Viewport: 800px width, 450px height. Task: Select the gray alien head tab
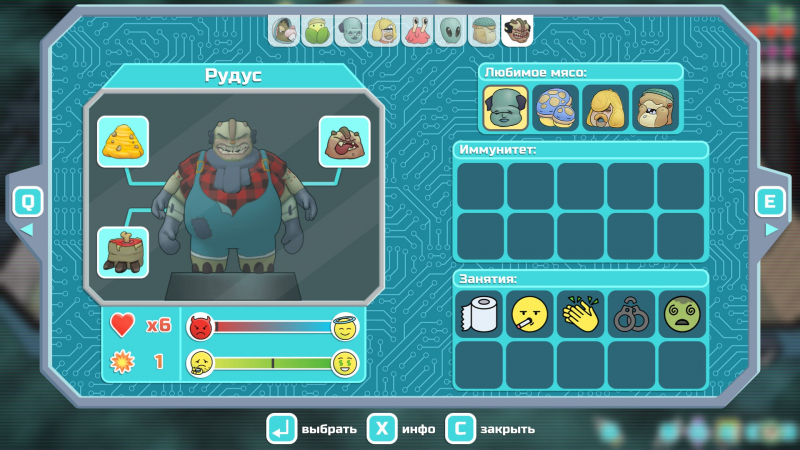(x=450, y=31)
